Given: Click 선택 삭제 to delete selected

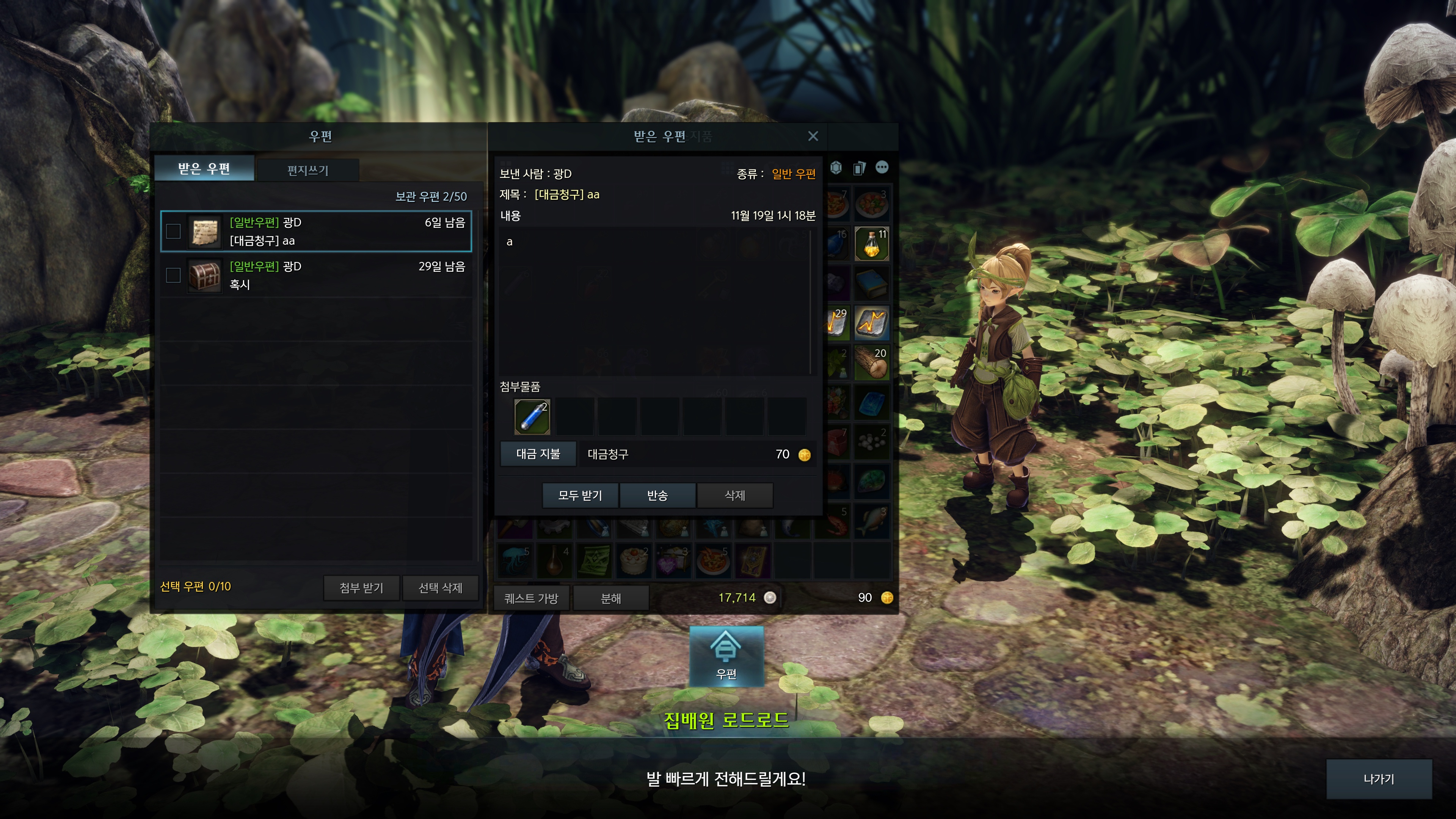Looking at the screenshot, I should (x=440, y=588).
